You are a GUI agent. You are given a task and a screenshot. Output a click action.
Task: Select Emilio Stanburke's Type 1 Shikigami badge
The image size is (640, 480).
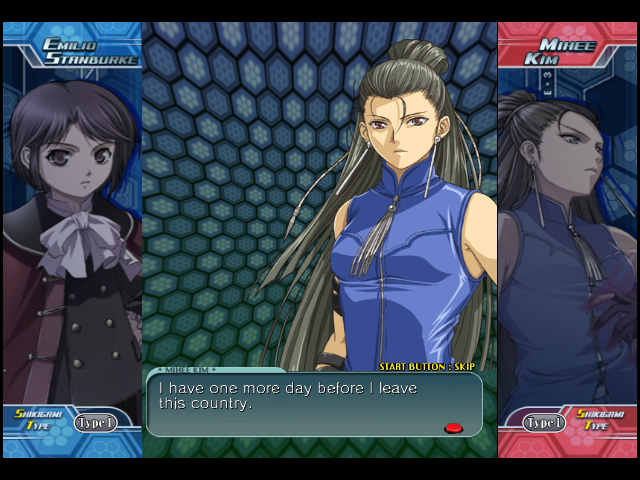click(95, 423)
